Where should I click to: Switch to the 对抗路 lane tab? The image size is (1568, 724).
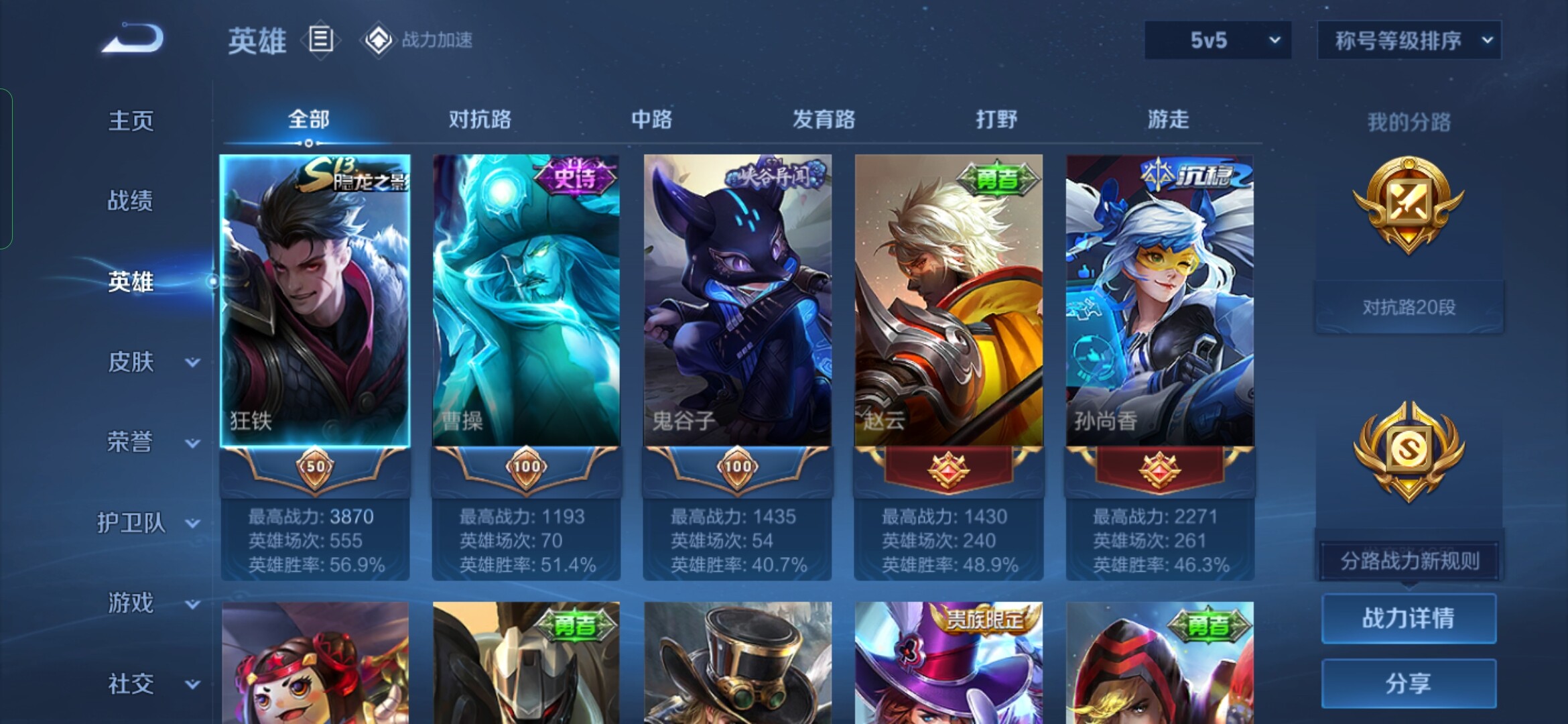point(480,120)
